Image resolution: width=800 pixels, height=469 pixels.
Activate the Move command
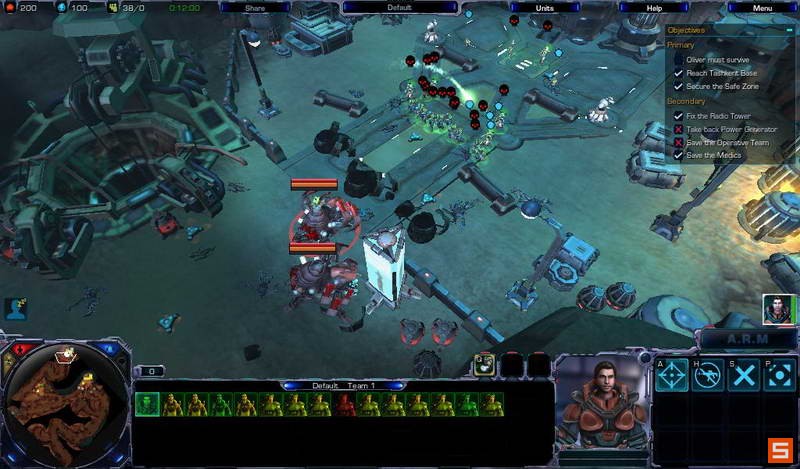click(672, 376)
